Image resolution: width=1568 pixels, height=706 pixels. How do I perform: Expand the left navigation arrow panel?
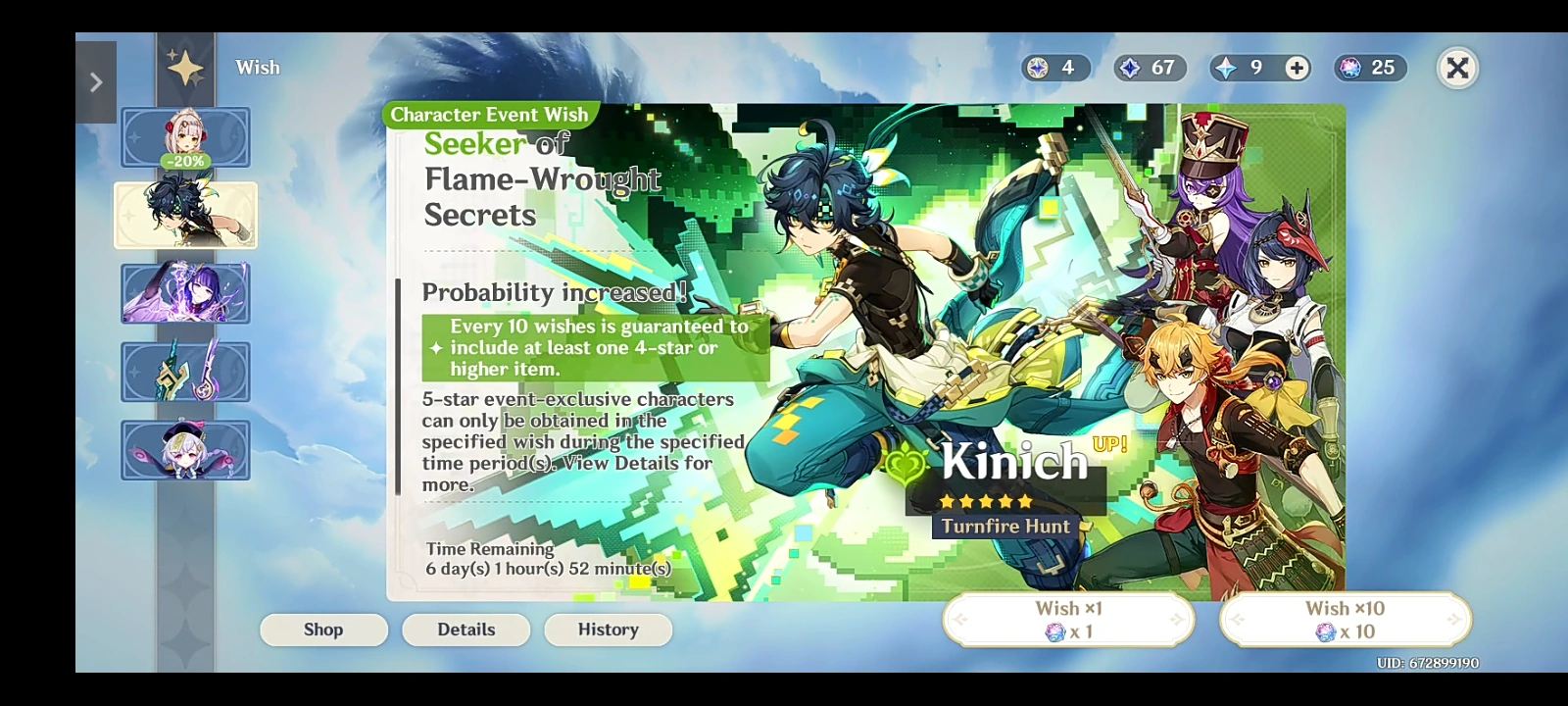pyautogui.click(x=95, y=81)
